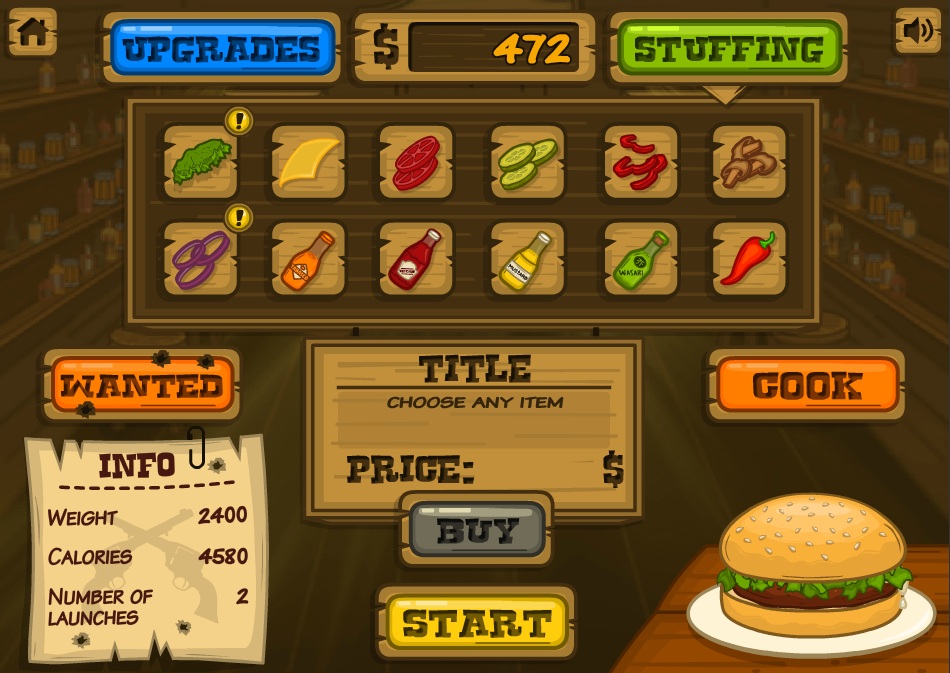Image resolution: width=950 pixels, height=673 pixels.
Task: Go to the home screen
Action: (x=32, y=31)
